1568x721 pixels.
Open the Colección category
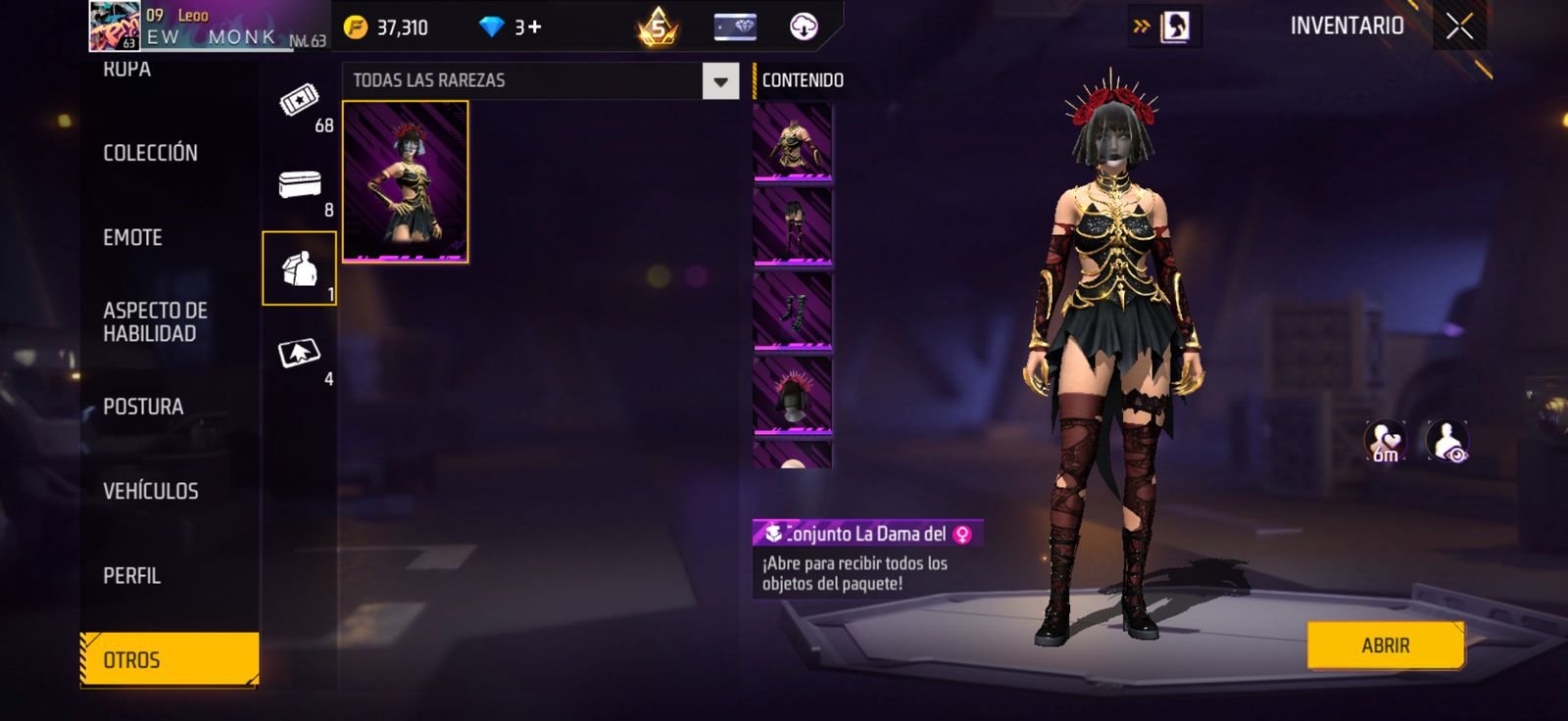point(150,153)
